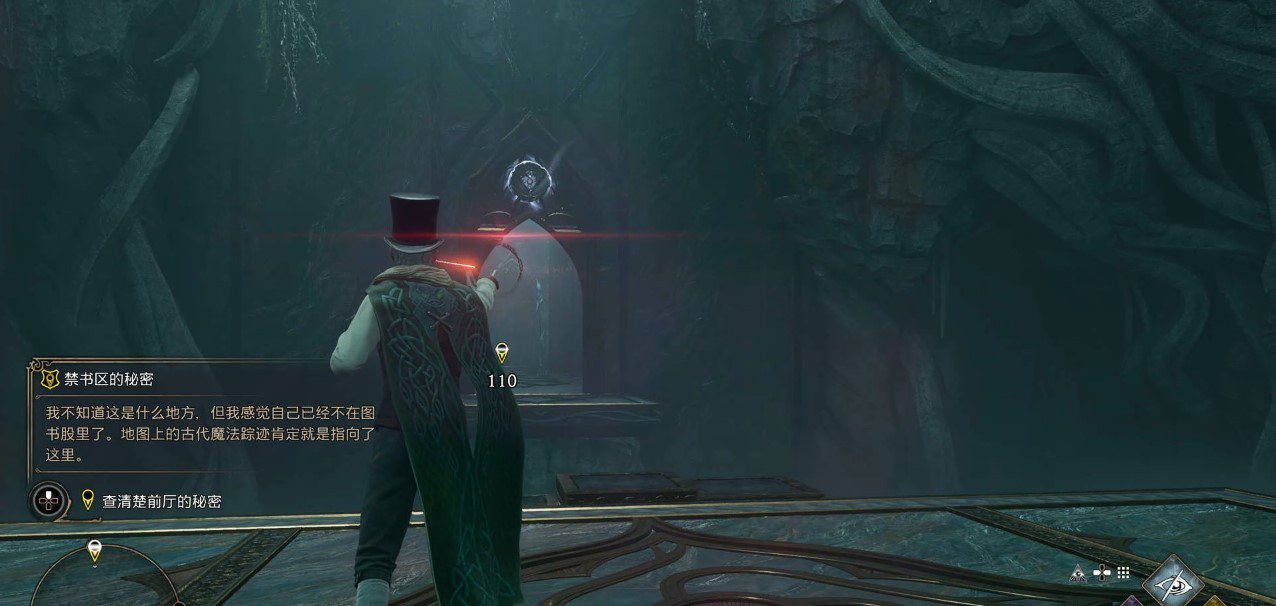Image resolution: width=1276 pixels, height=606 pixels.
Task: Open the 禁书区的秘密 quest tracker title
Action: pyautogui.click(x=109, y=380)
